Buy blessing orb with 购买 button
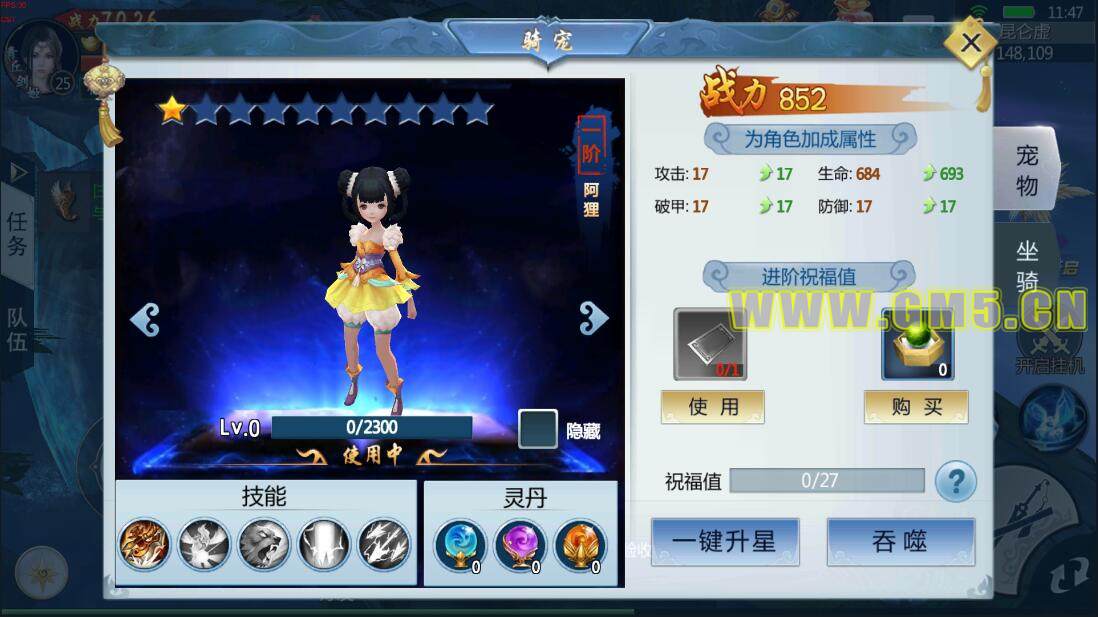Viewport: 1098px width, 617px height. coord(916,407)
